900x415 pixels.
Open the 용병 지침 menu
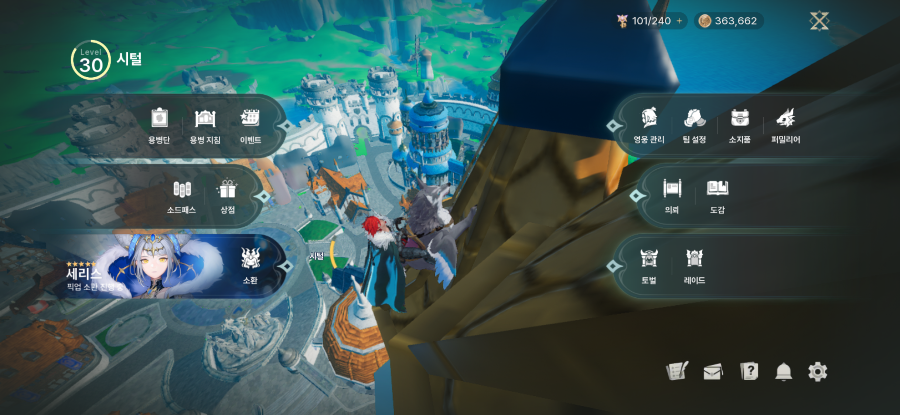tap(205, 124)
